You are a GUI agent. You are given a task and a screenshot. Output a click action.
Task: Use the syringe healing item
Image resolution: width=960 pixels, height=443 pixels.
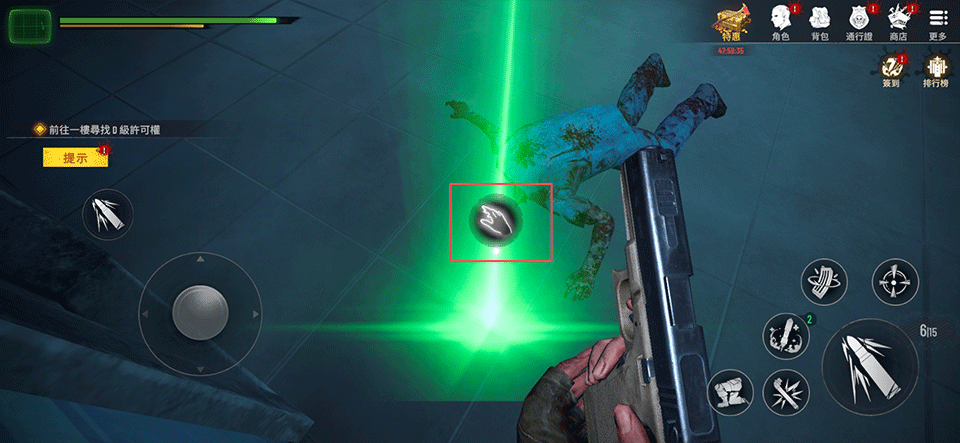coord(785,336)
